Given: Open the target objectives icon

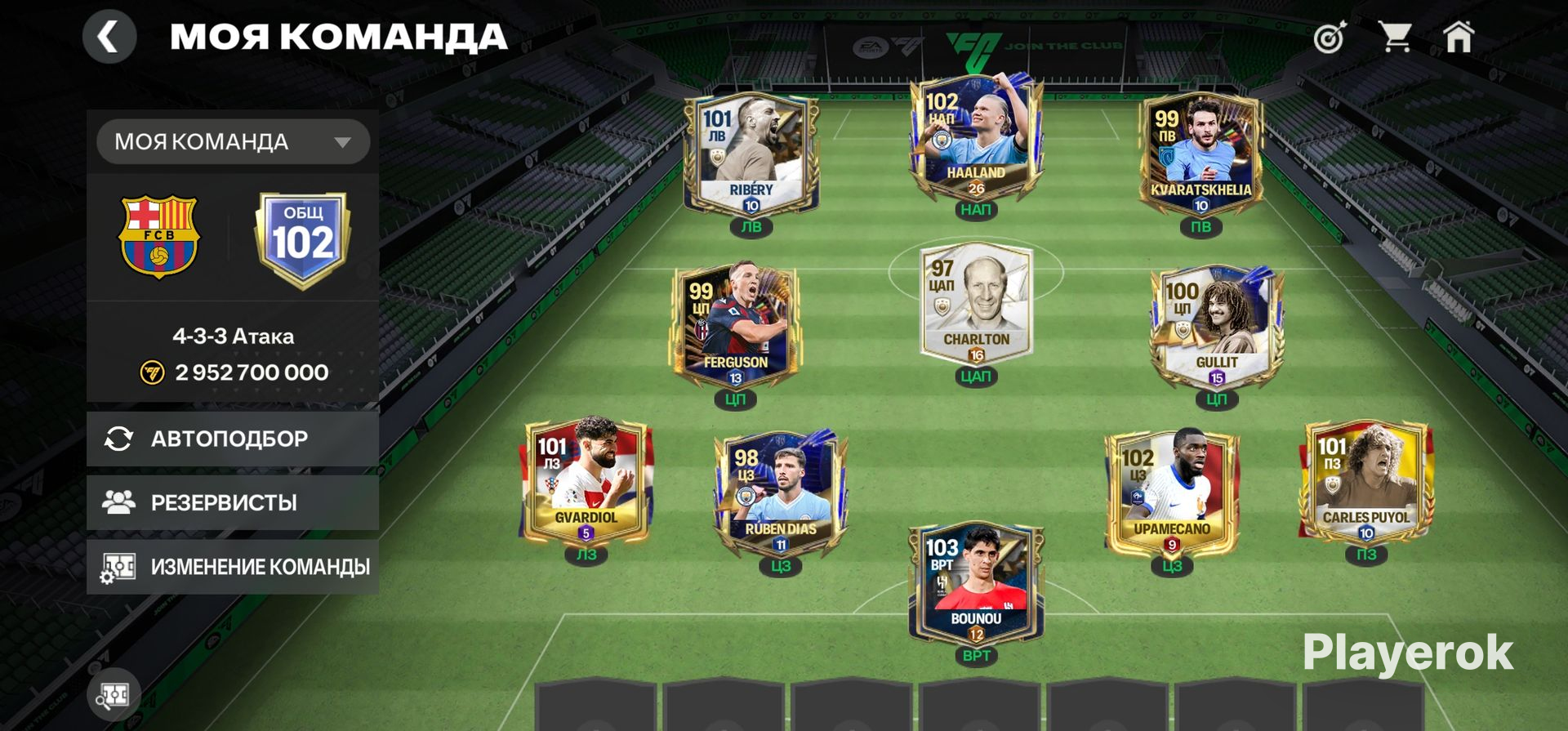Looking at the screenshot, I should 1329,38.
